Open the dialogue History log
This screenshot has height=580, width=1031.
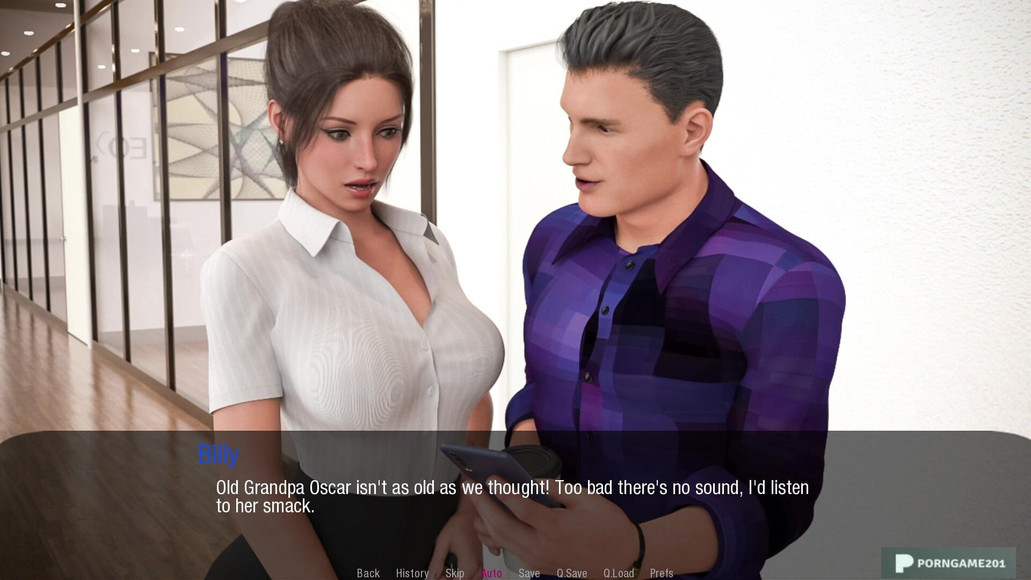click(x=412, y=573)
